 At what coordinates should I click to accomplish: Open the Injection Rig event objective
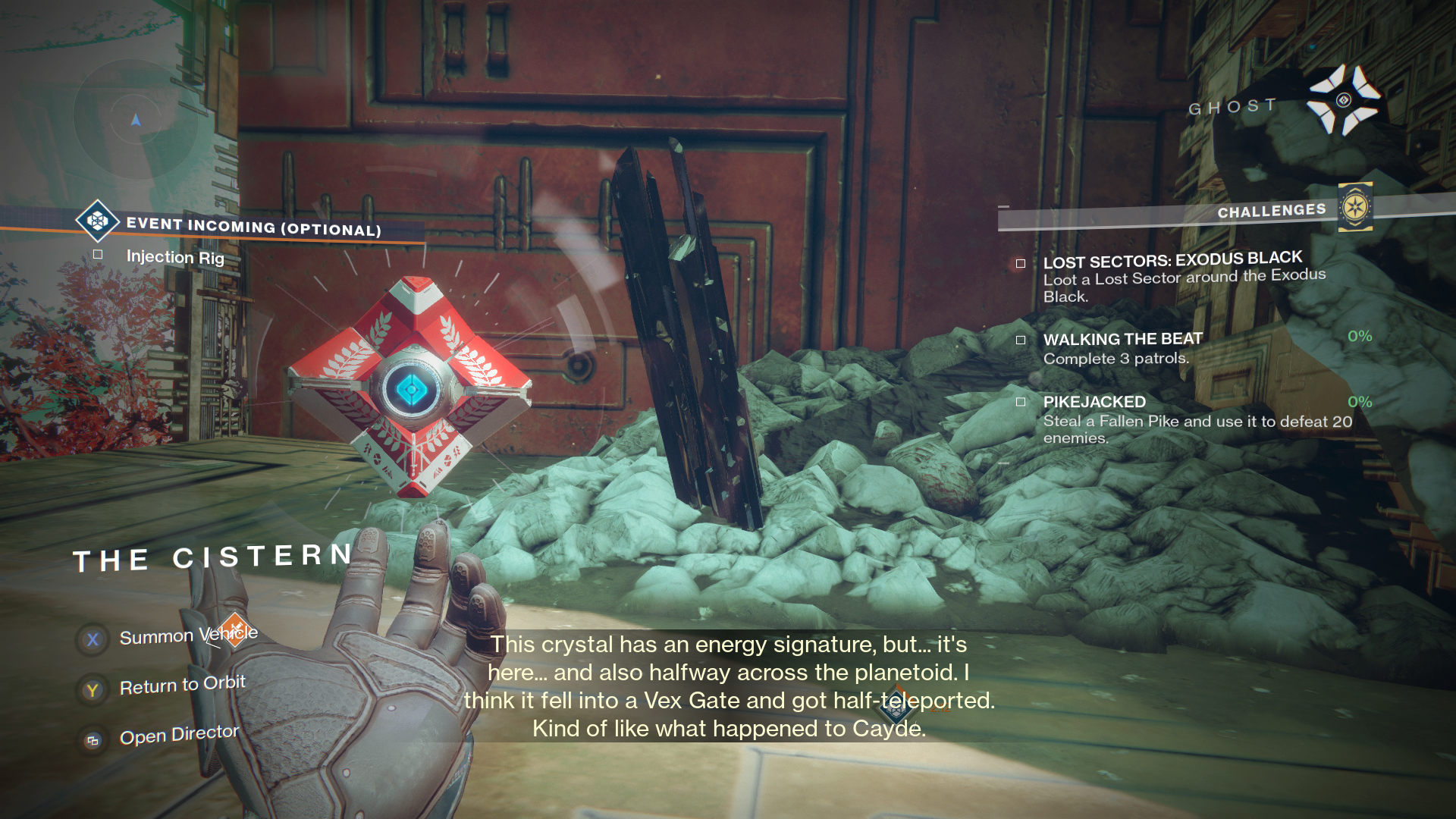175,257
